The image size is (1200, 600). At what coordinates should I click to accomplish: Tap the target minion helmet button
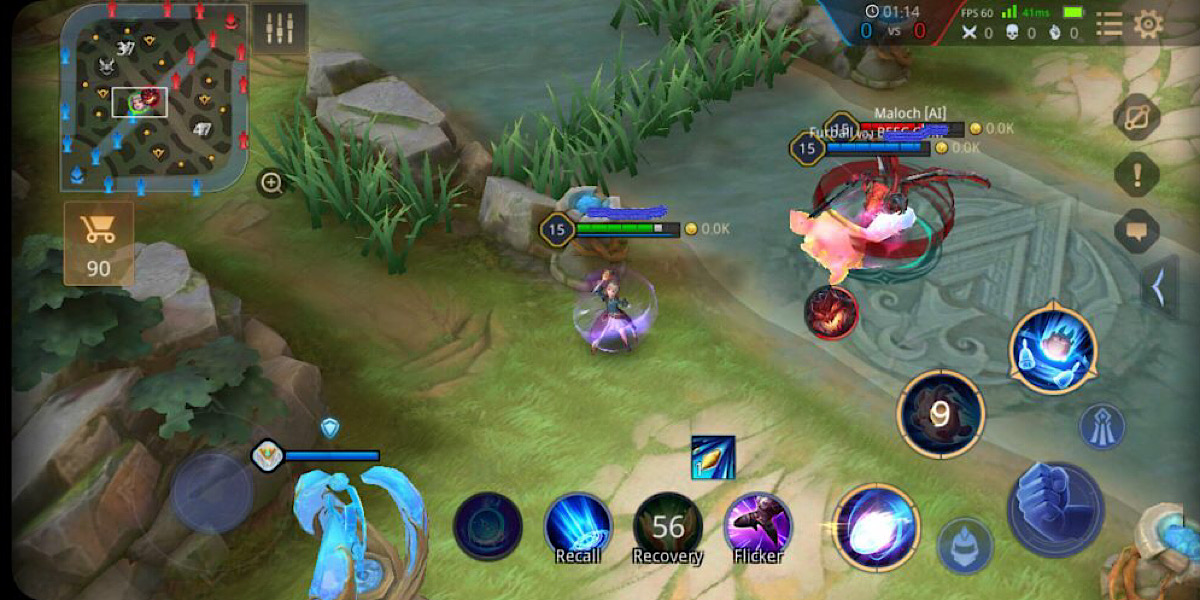point(965,546)
